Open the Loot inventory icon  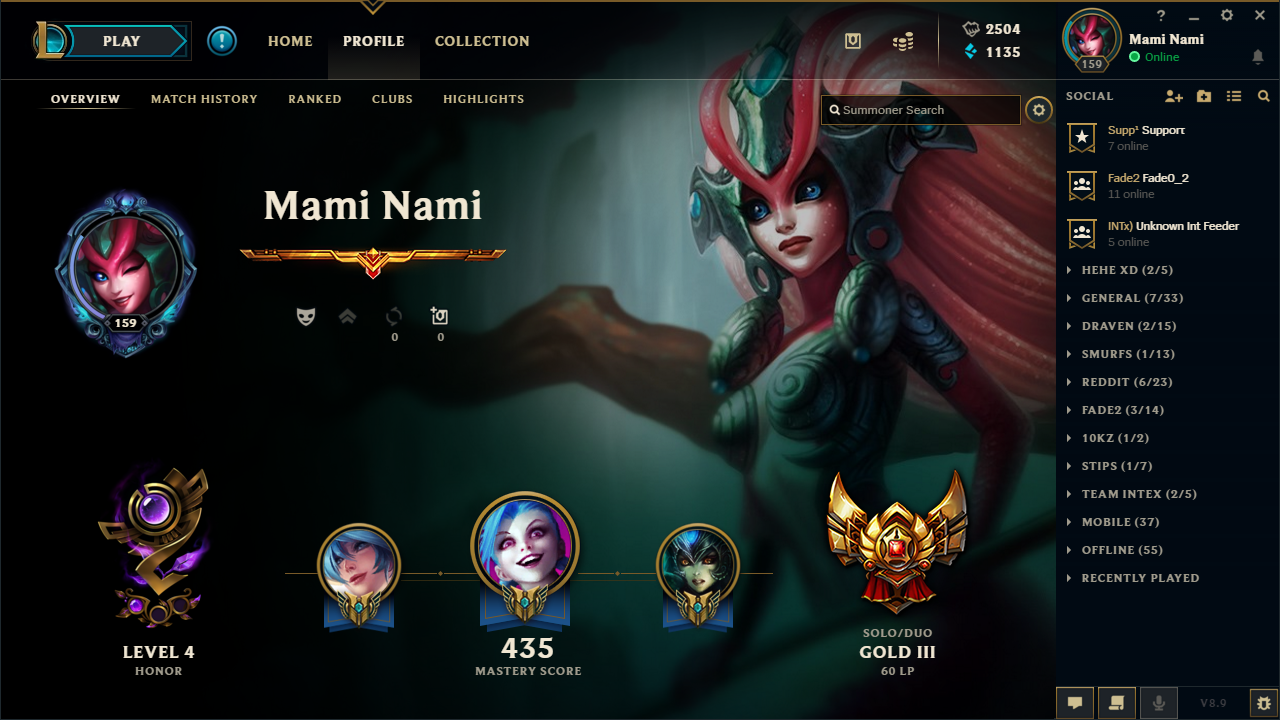[853, 38]
